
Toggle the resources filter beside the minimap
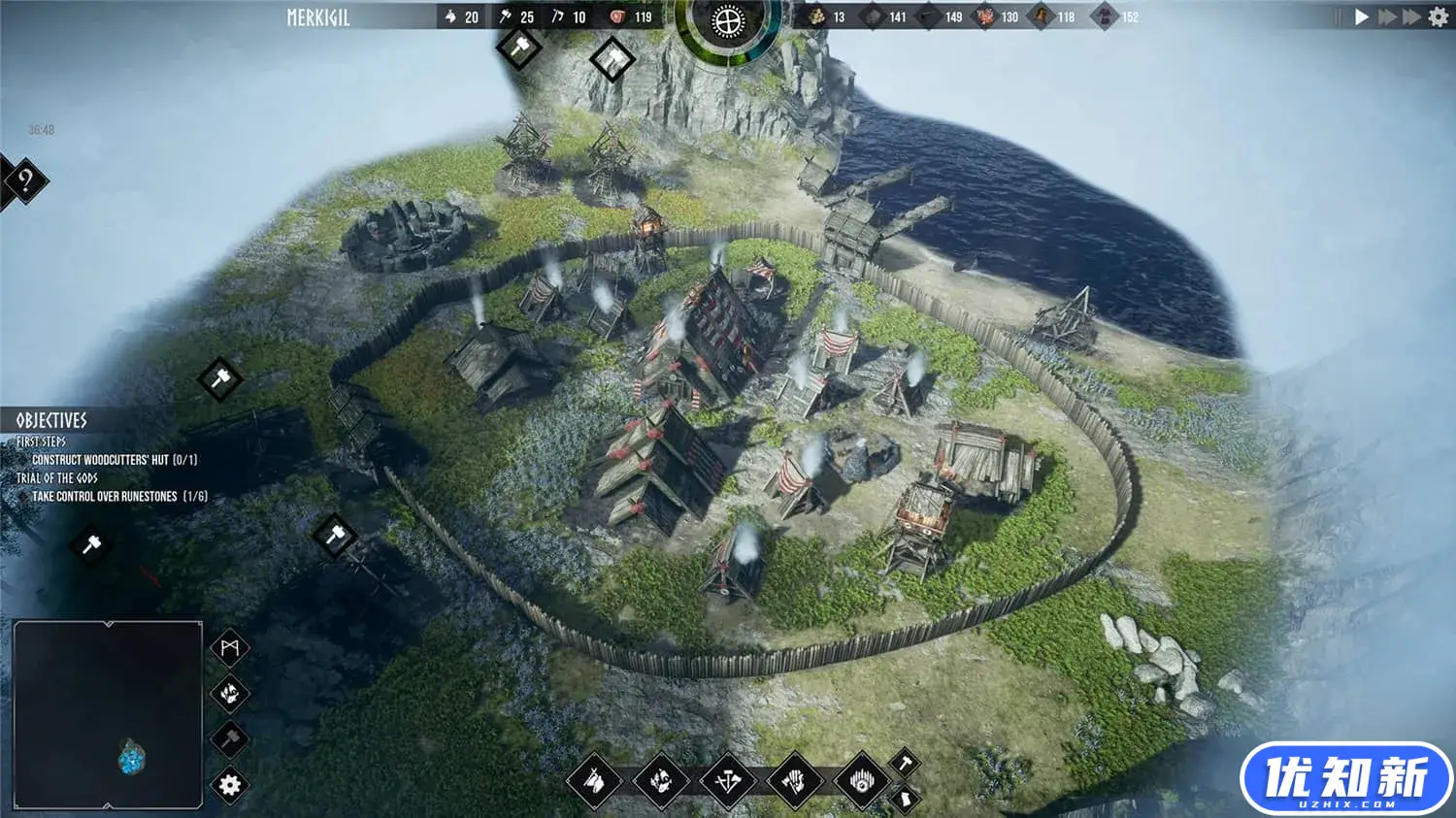[x=230, y=694]
